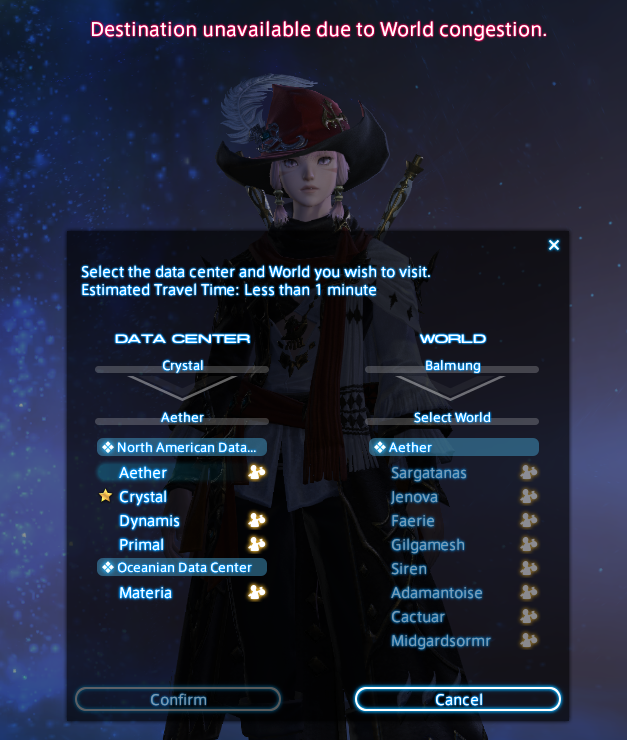
Task: Choose the Siren world
Action: [x=409, y=568]
